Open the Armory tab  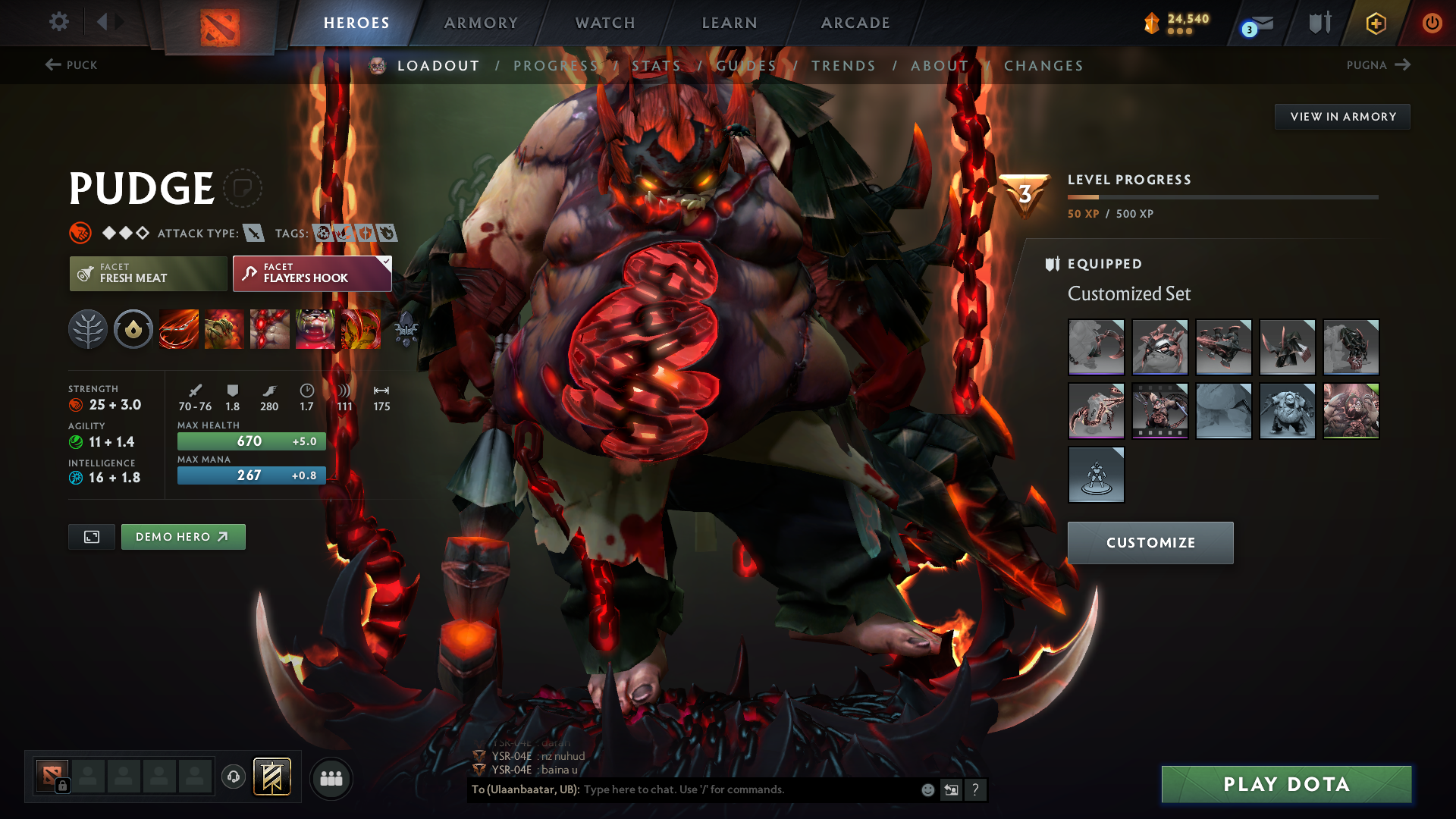click(x=481, y=23)
